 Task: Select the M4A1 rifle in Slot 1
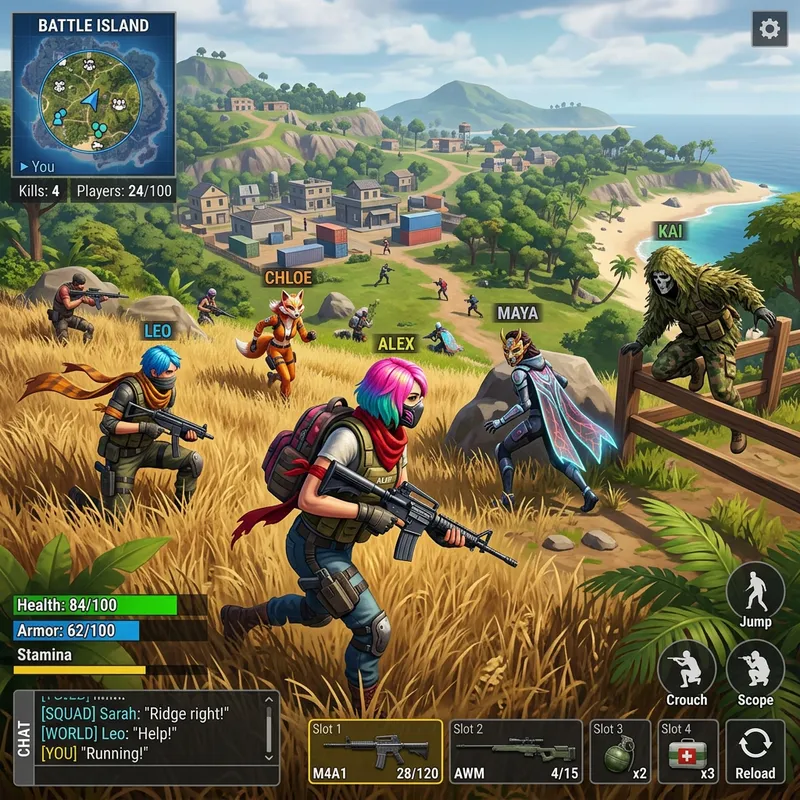click(x=375, y=751)
